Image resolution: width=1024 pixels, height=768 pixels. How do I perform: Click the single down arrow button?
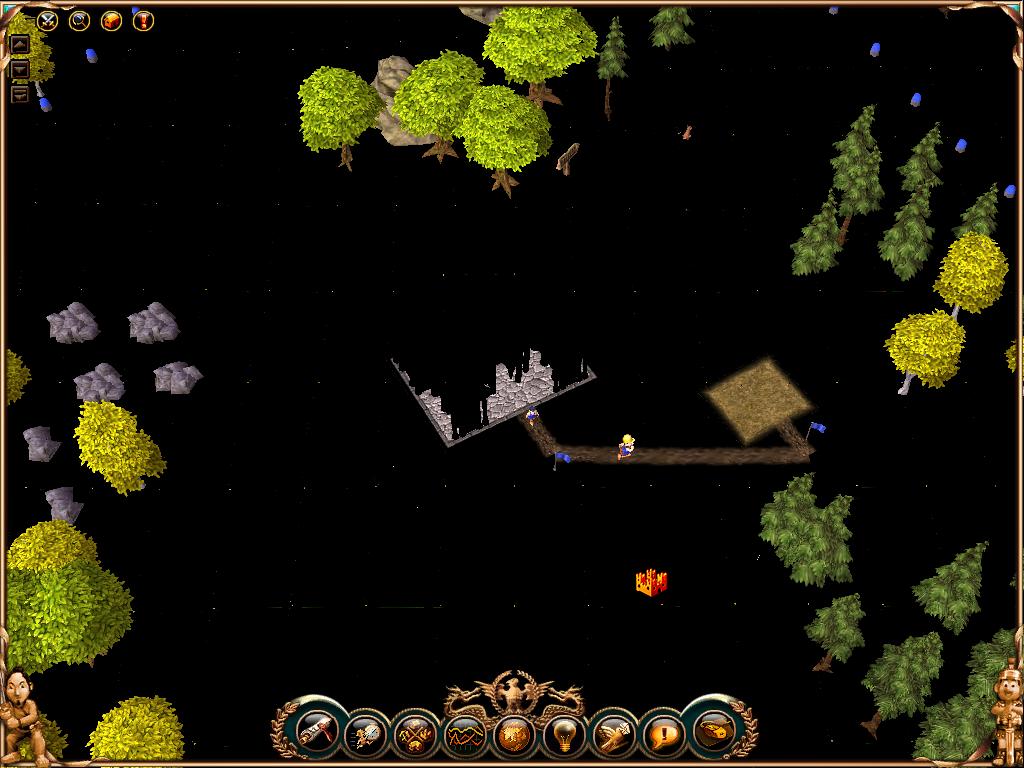tap(19, 70)
